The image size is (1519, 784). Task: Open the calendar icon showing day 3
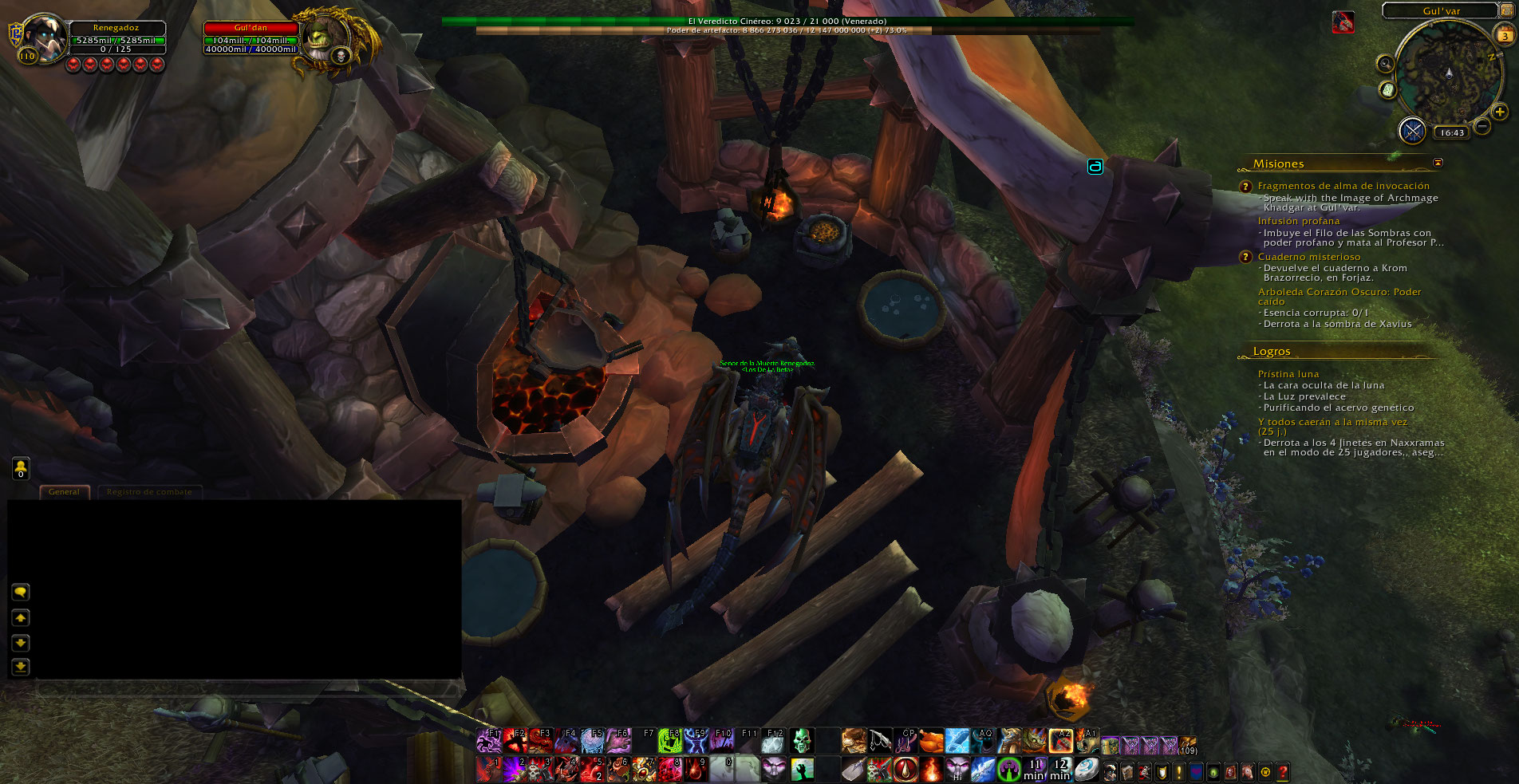coord(1505,35)
